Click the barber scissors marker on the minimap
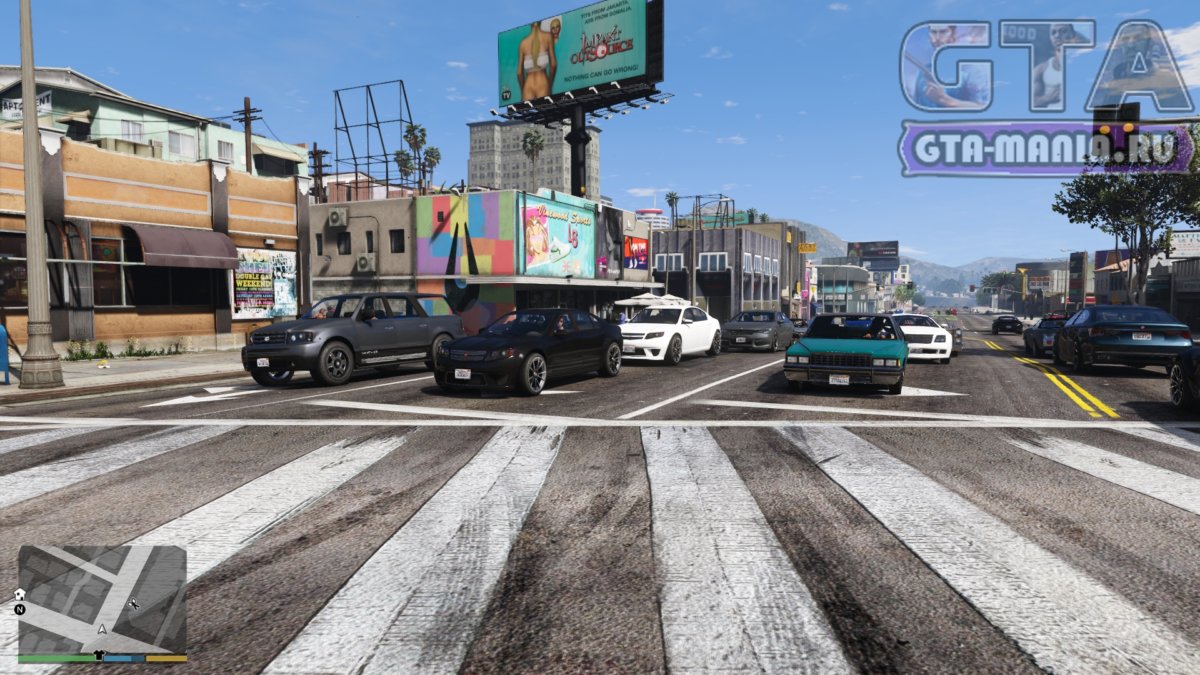 (134, 605)
